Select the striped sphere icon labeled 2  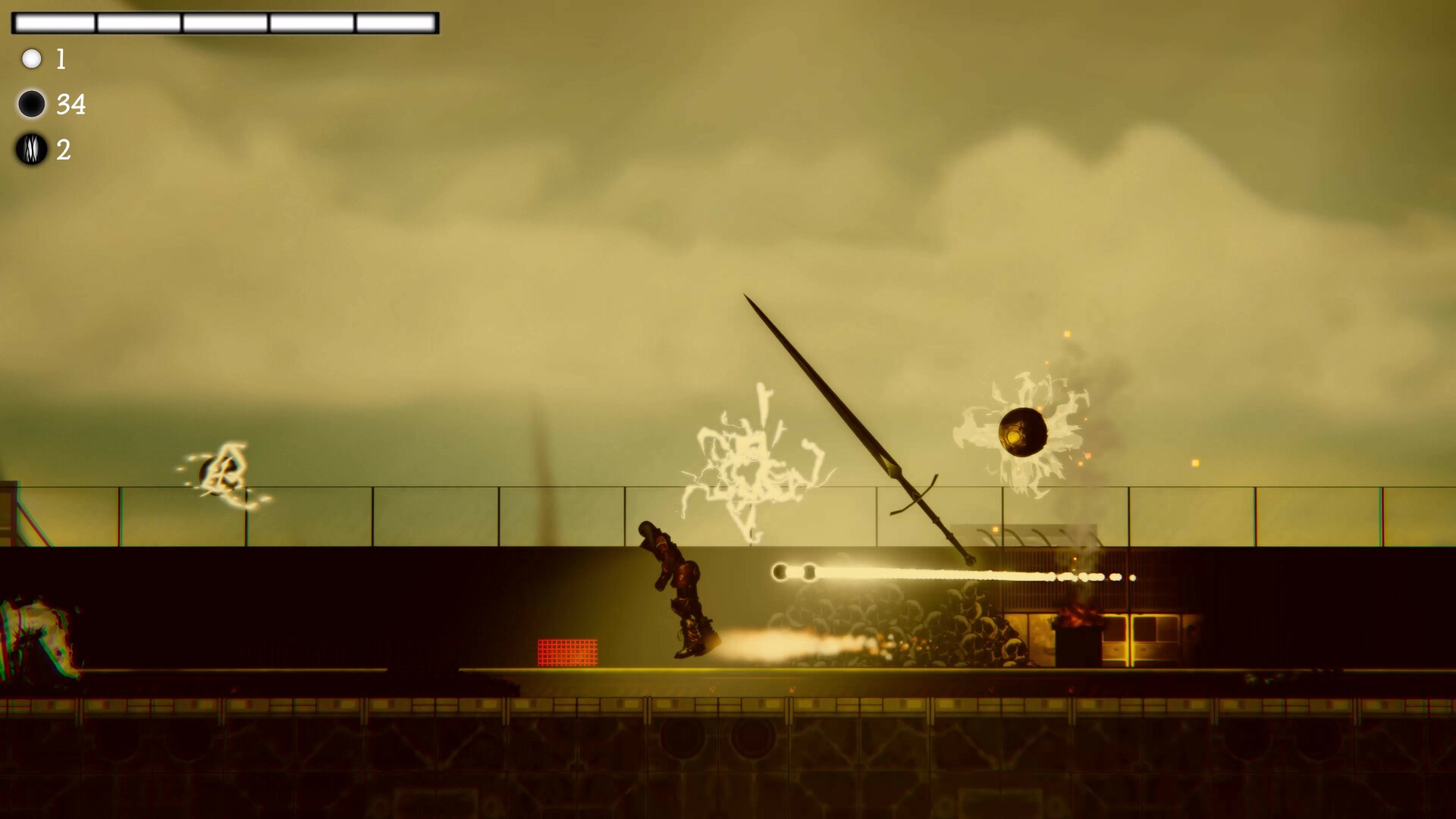pos(32,151)
